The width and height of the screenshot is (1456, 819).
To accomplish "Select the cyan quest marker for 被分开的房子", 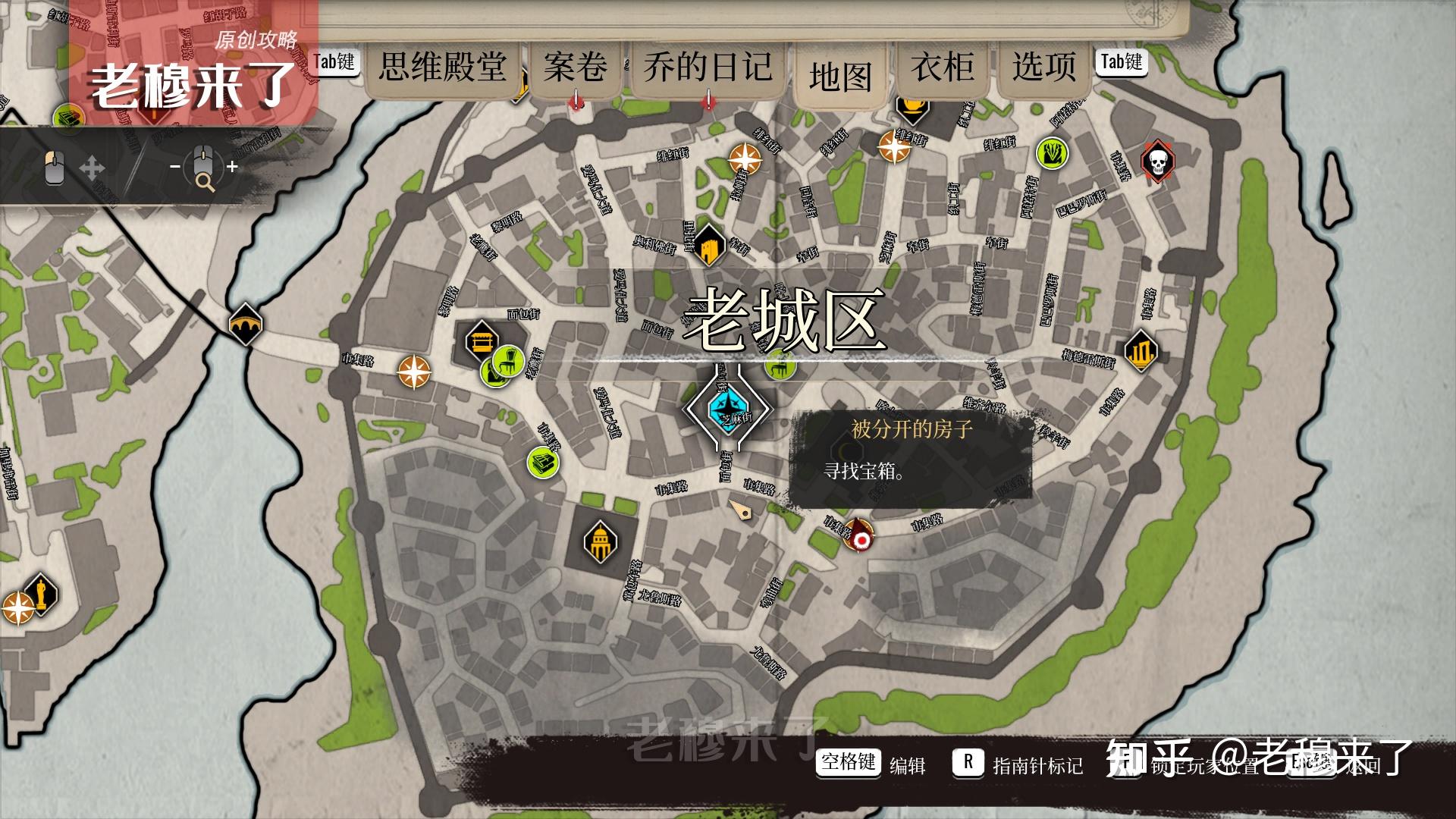I will [726, 409].
